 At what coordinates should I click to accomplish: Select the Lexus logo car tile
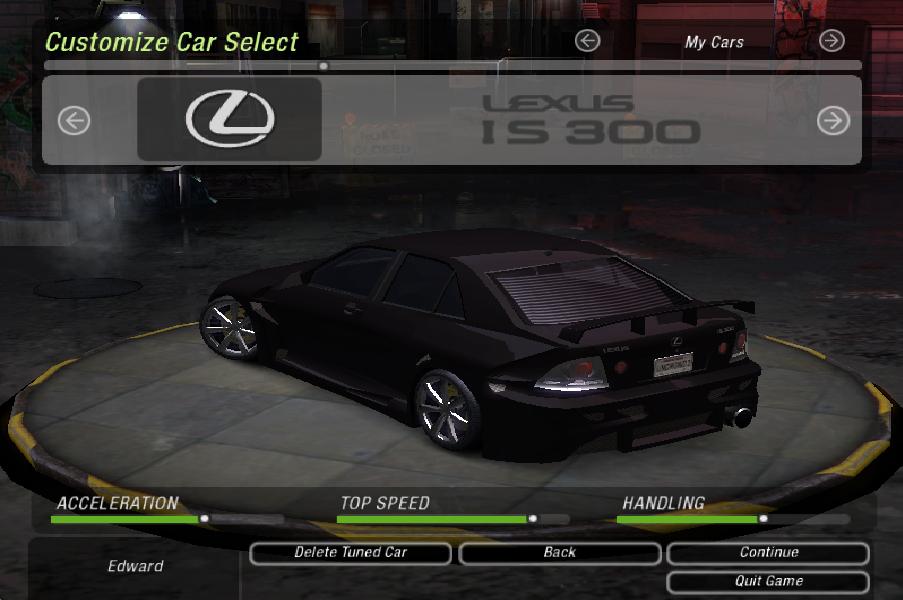229,119
